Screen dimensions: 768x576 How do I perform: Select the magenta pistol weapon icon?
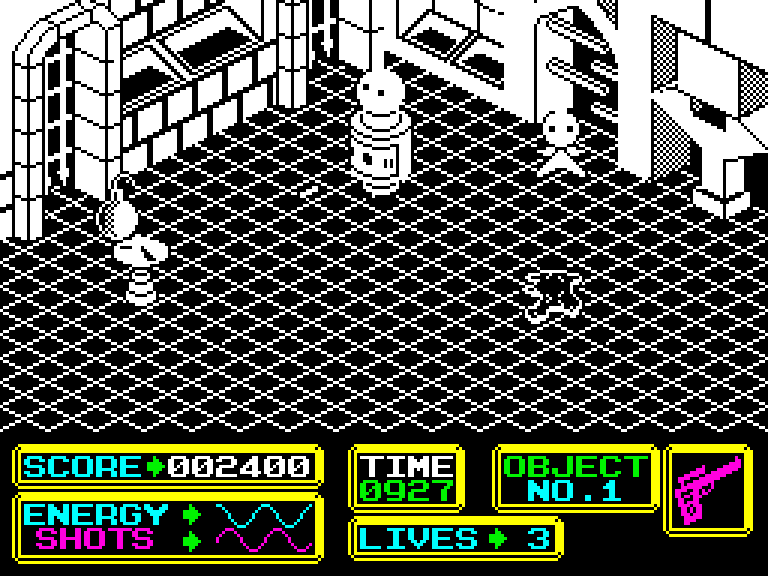pyautogui.click(x=709, y=488)
